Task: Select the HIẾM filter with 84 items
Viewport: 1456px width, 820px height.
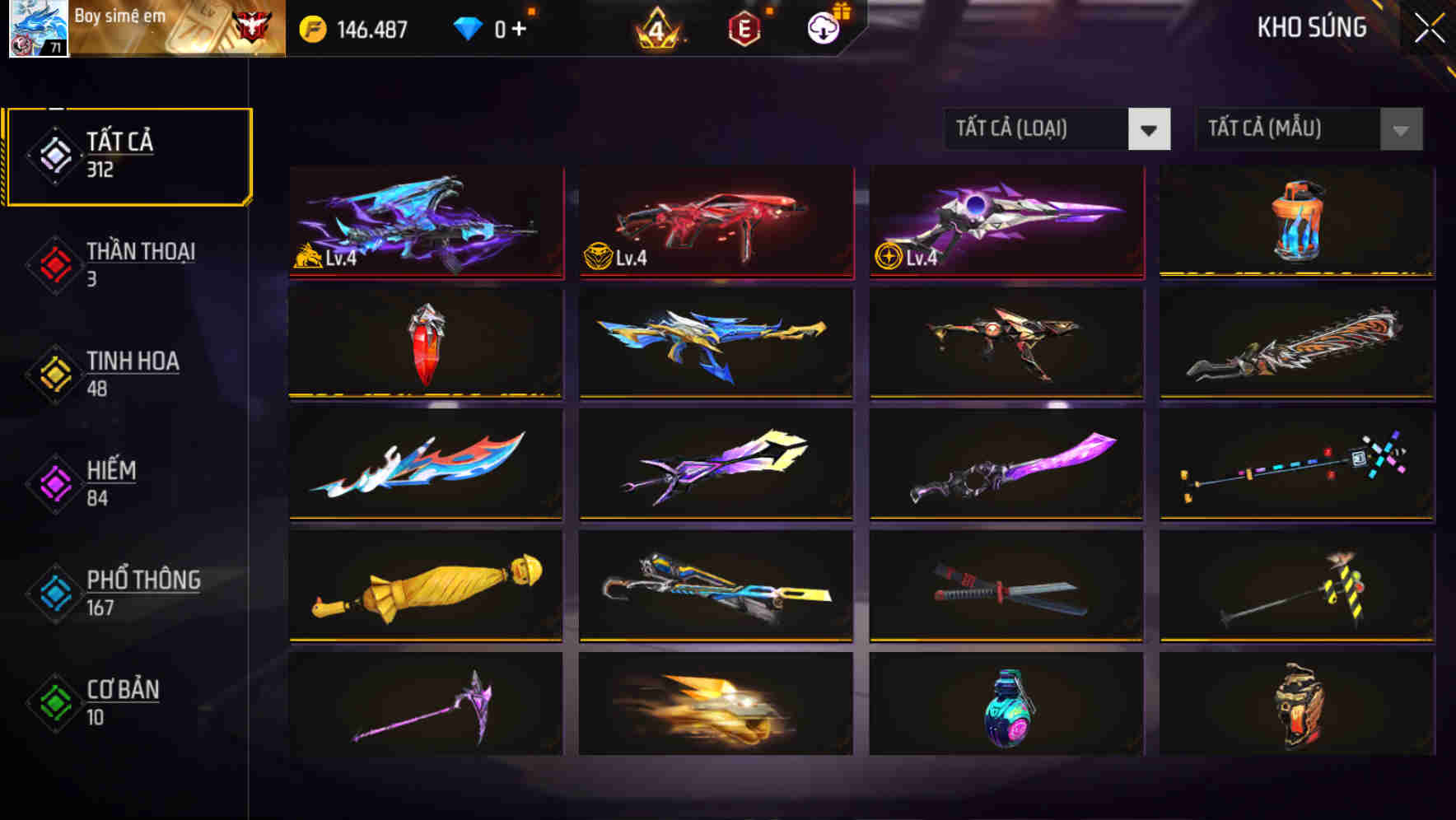Action: point(111,483)
